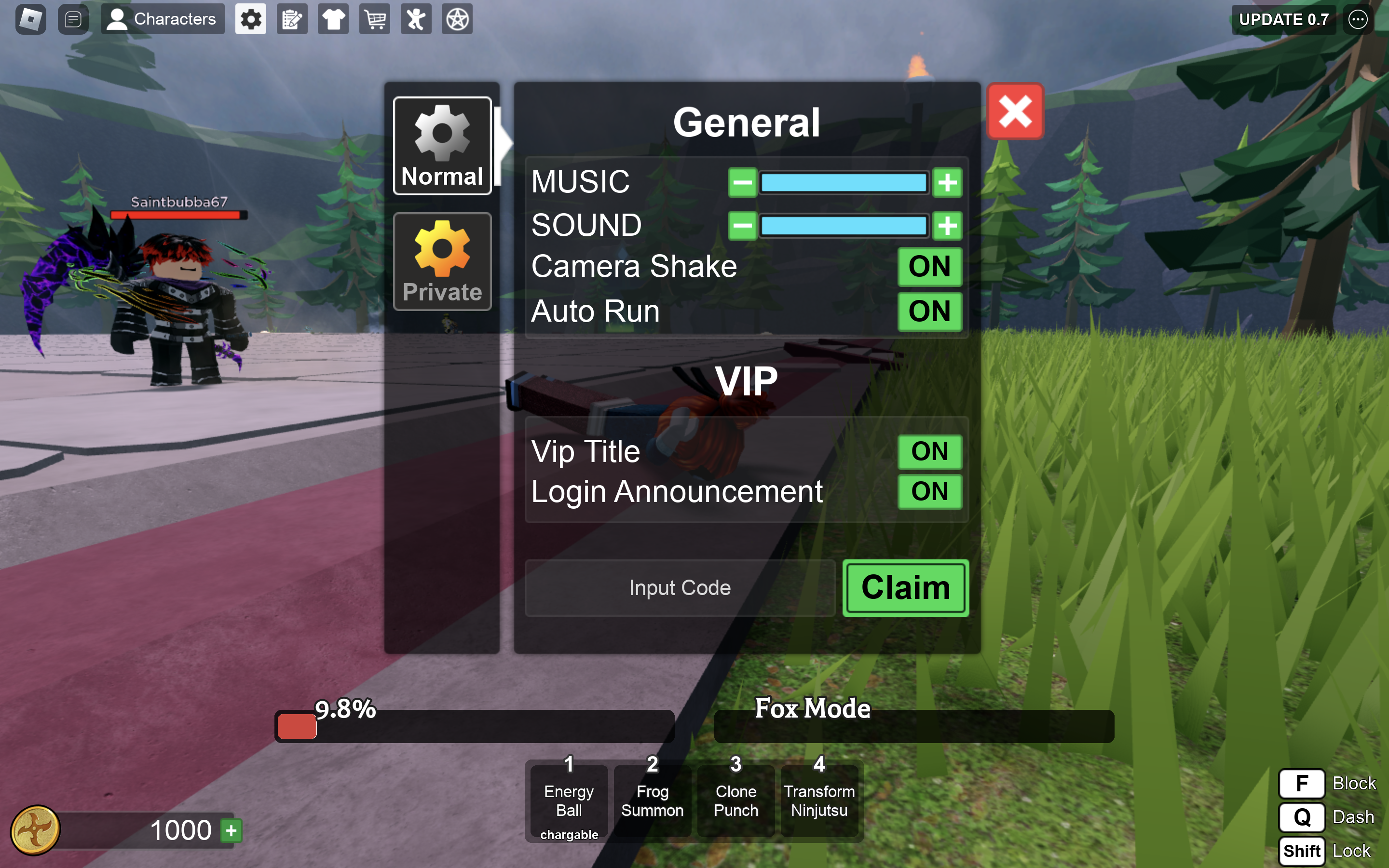Toggle the Camera Shake setting

(x=929, y=266)
